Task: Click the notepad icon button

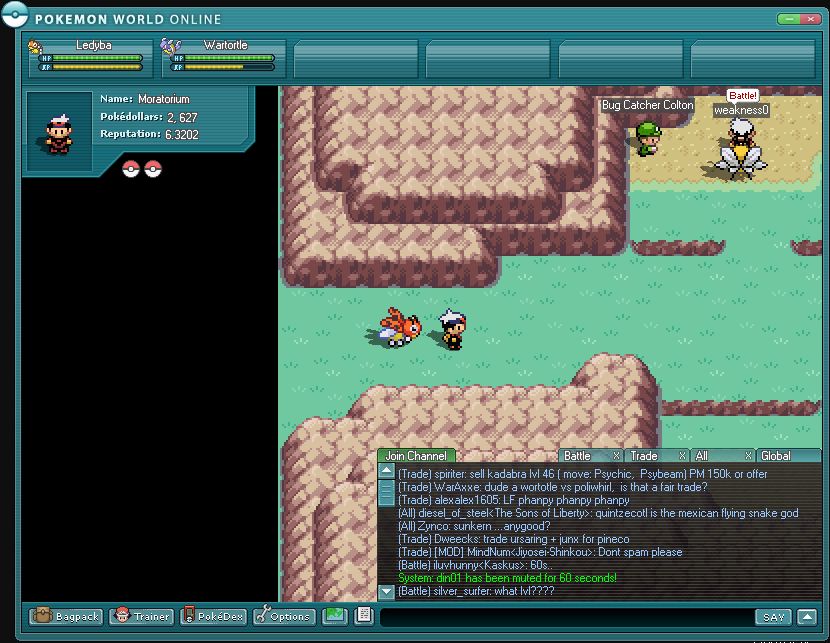Action: point(362,616)
